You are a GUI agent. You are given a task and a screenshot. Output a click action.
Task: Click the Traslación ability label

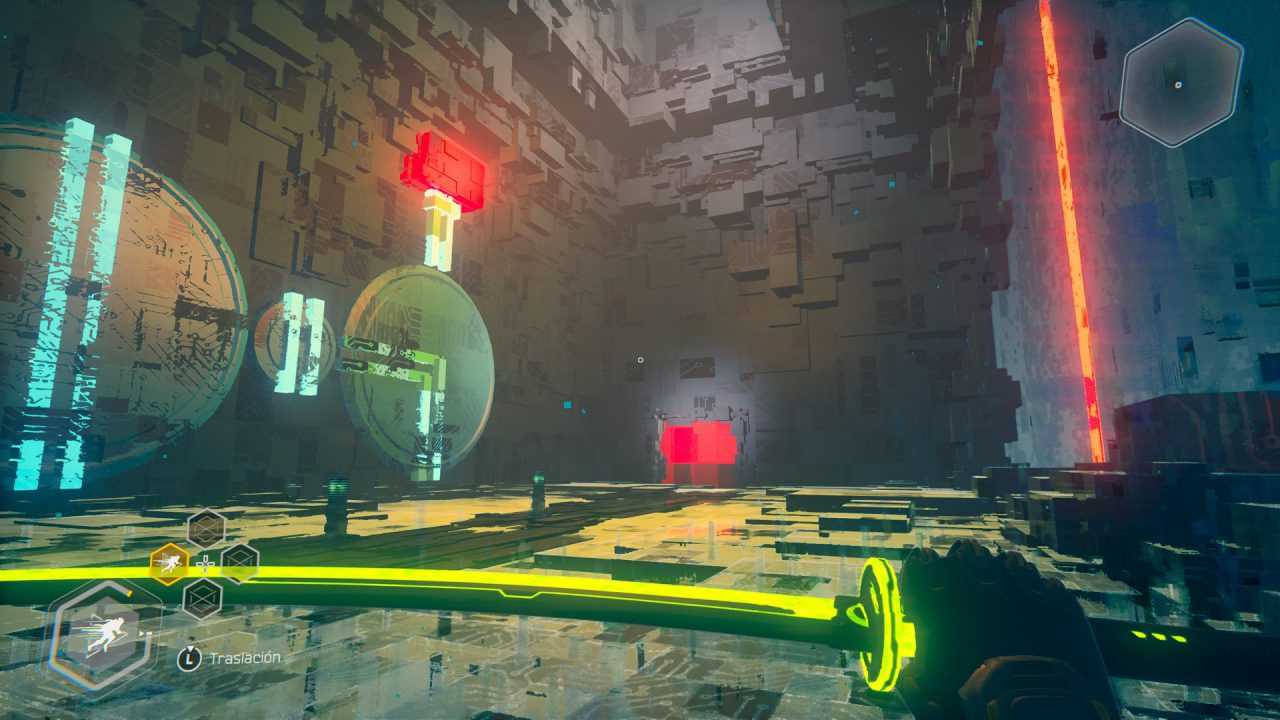(245, 657)
